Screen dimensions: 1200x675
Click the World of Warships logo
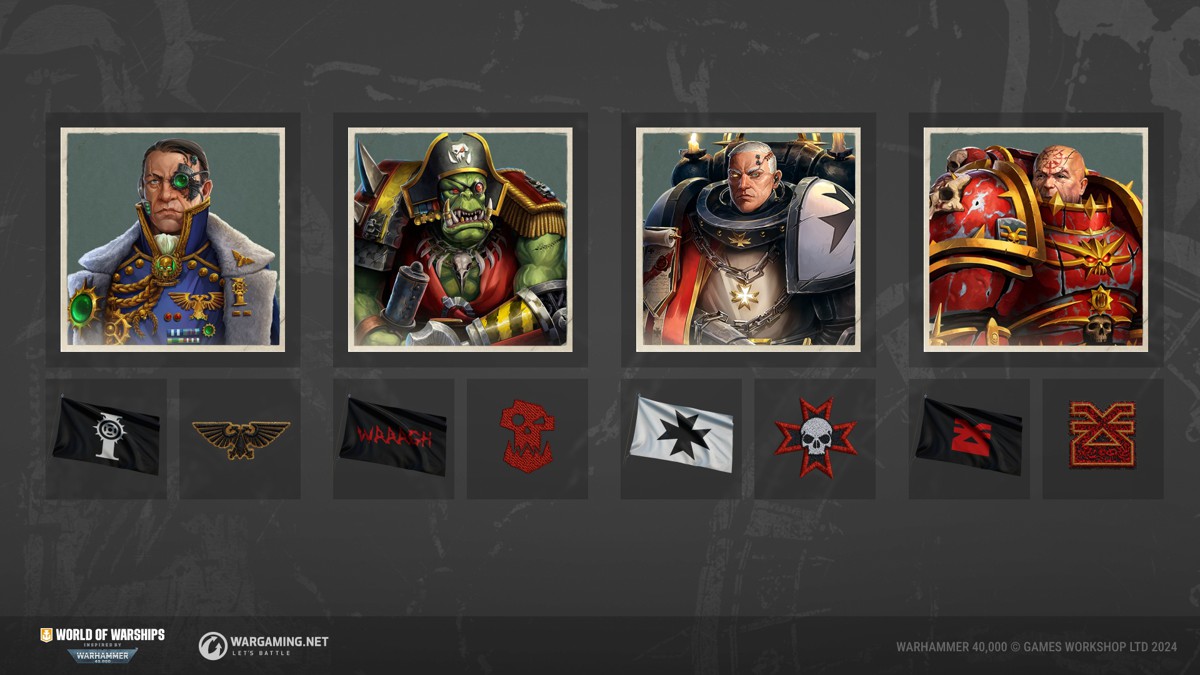pos(102,644)
